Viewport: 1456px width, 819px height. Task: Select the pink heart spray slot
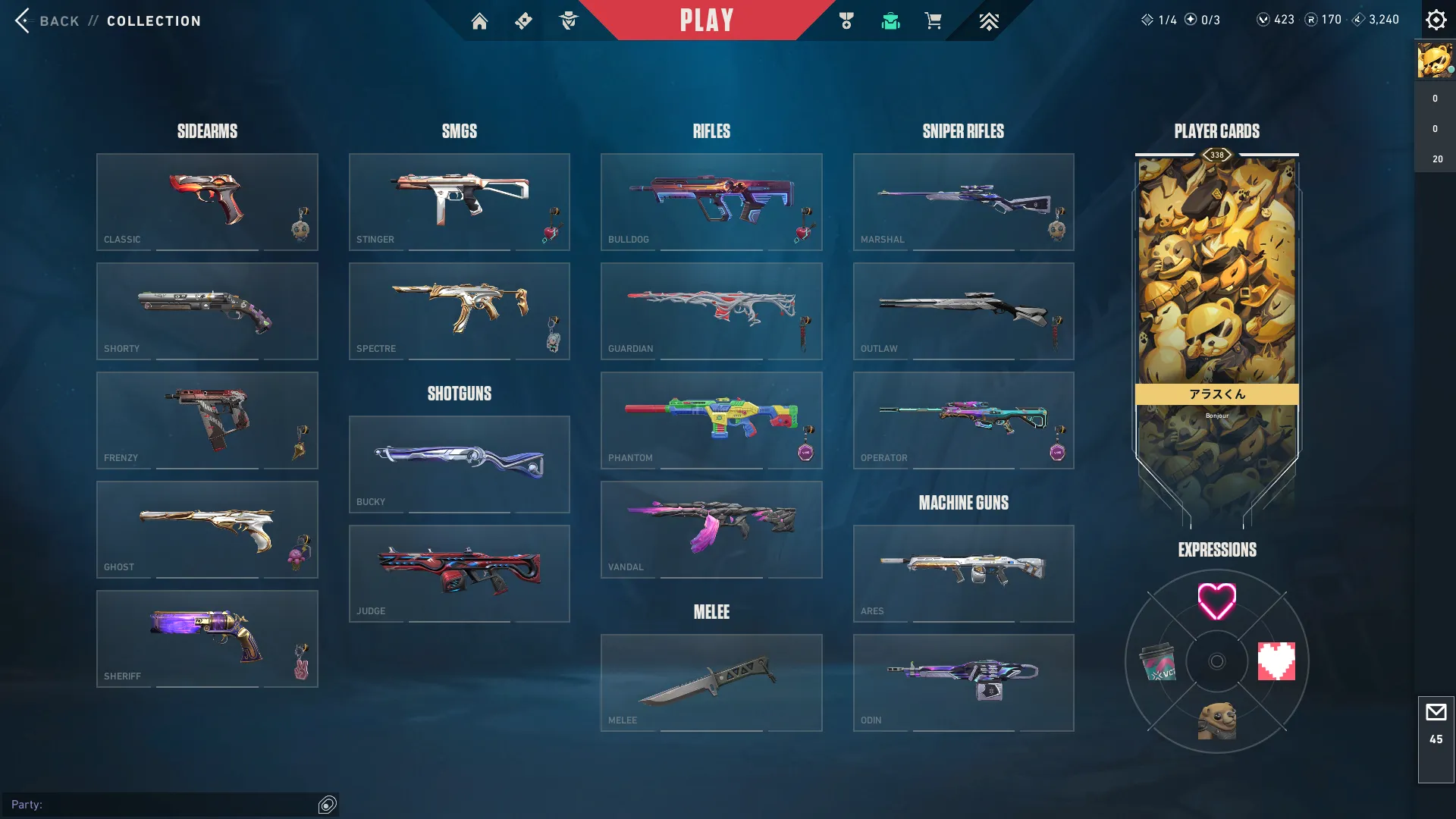(1216, 601)
